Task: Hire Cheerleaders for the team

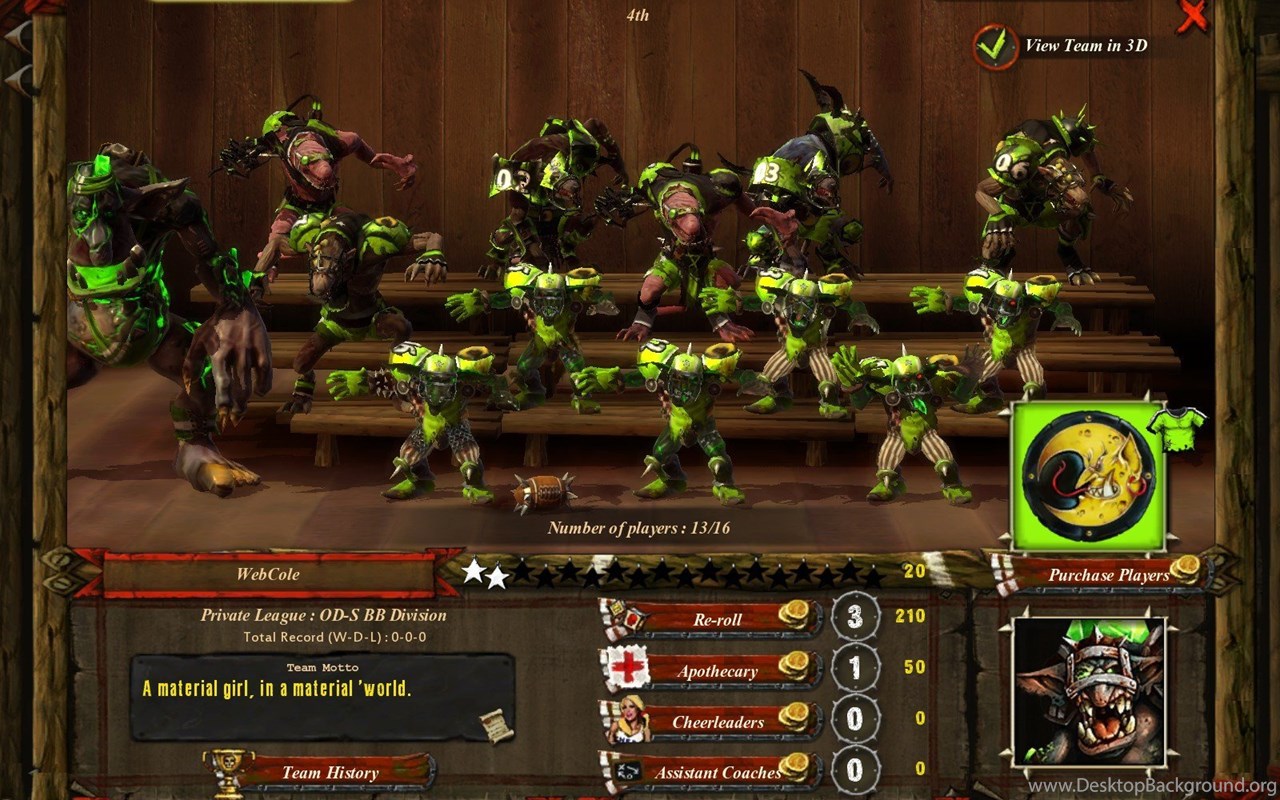Action: pos(718,721)
